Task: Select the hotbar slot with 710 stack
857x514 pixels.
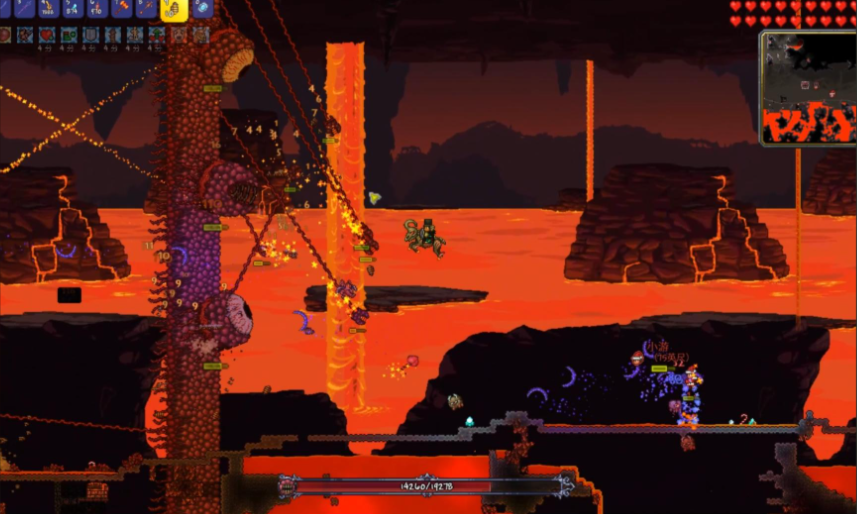Action: click(x=96, y=8)
